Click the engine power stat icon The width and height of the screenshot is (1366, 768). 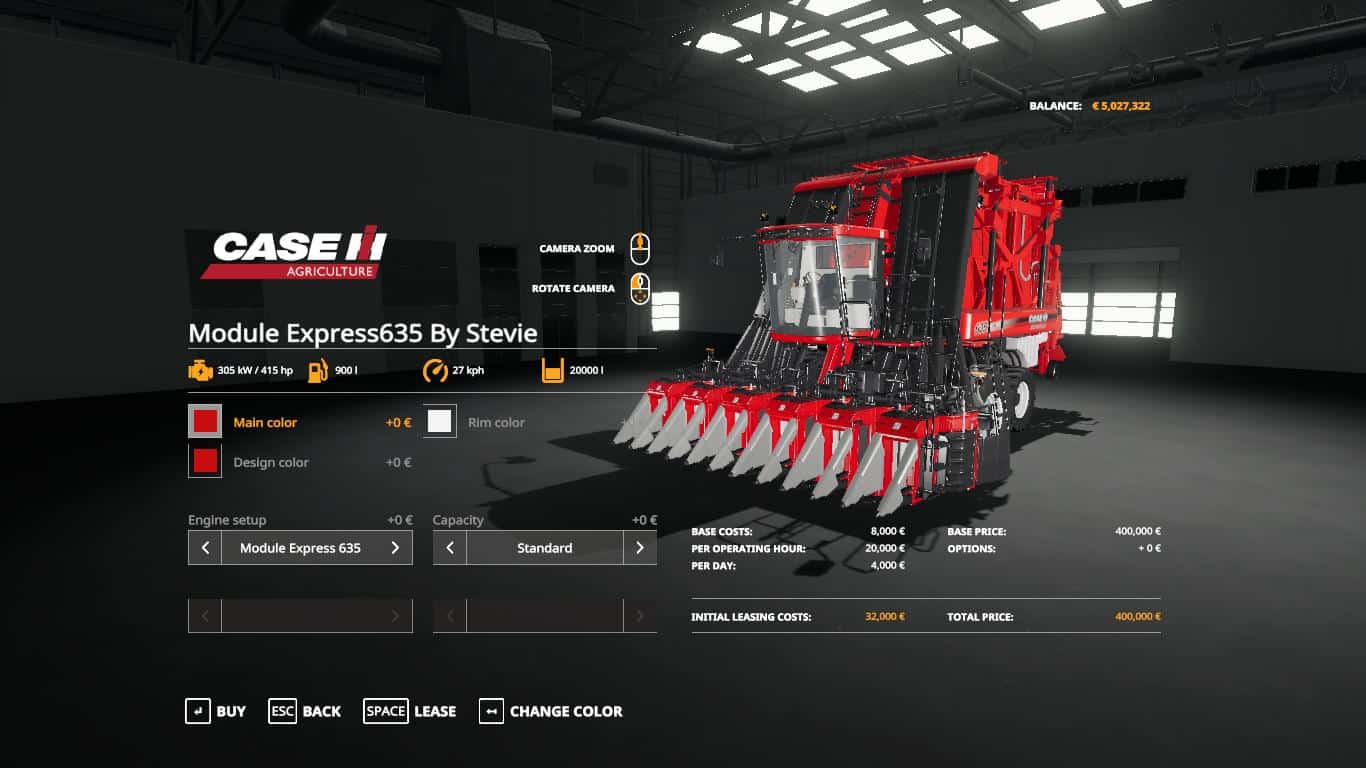click(x=199, y=369)
